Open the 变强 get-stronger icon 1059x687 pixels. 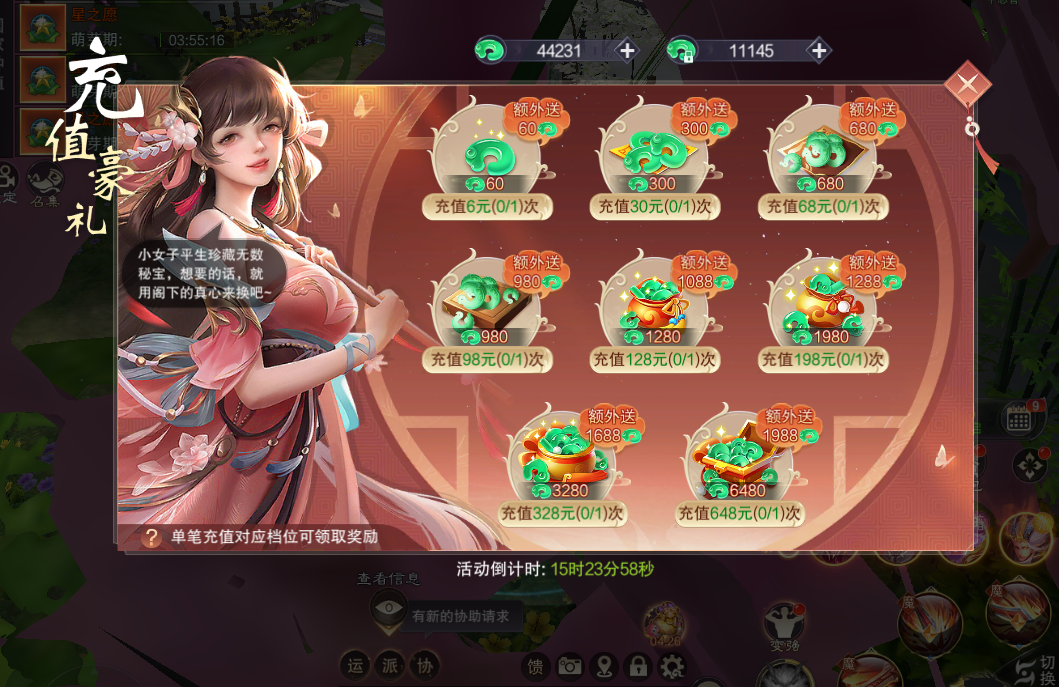[784, 624]
